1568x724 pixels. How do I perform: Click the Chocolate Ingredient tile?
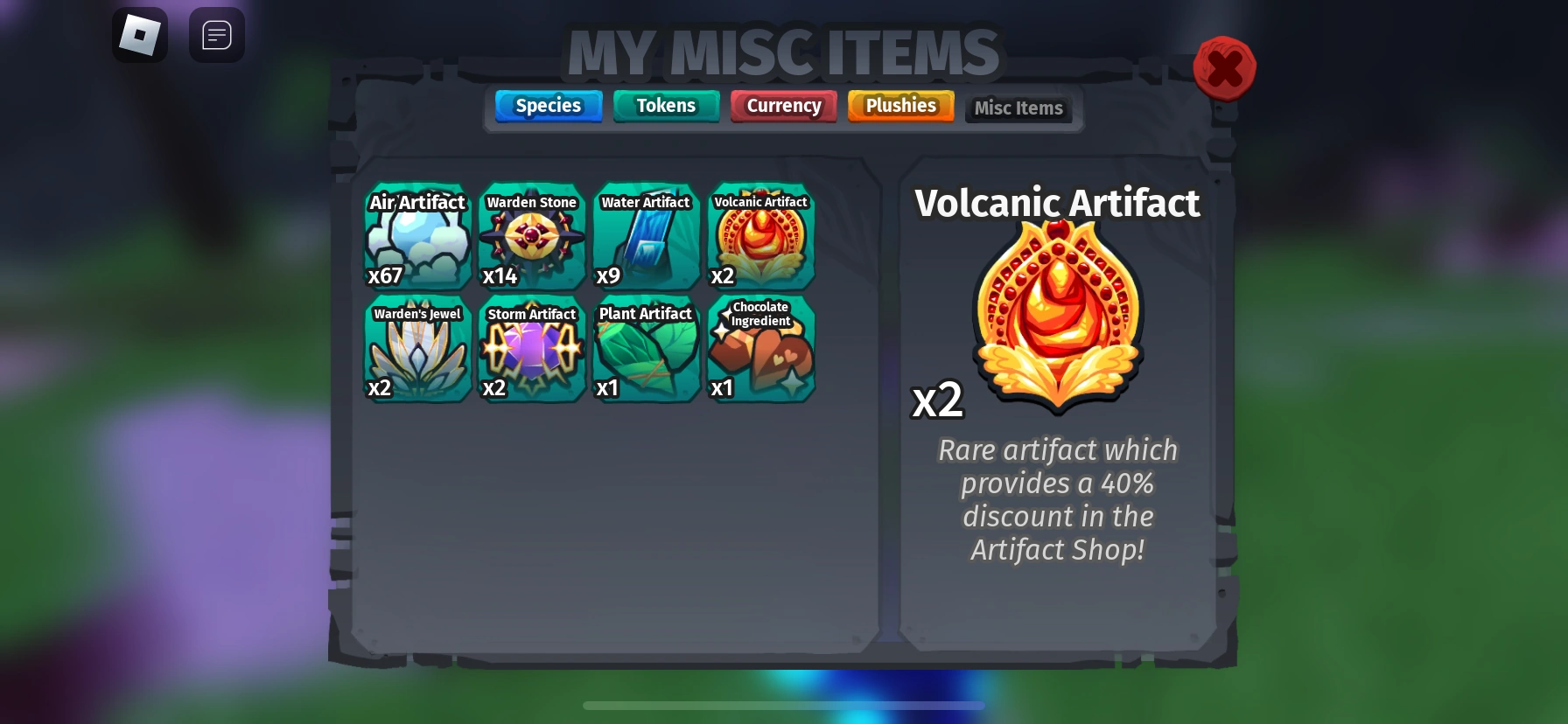[x=759, y=349]
